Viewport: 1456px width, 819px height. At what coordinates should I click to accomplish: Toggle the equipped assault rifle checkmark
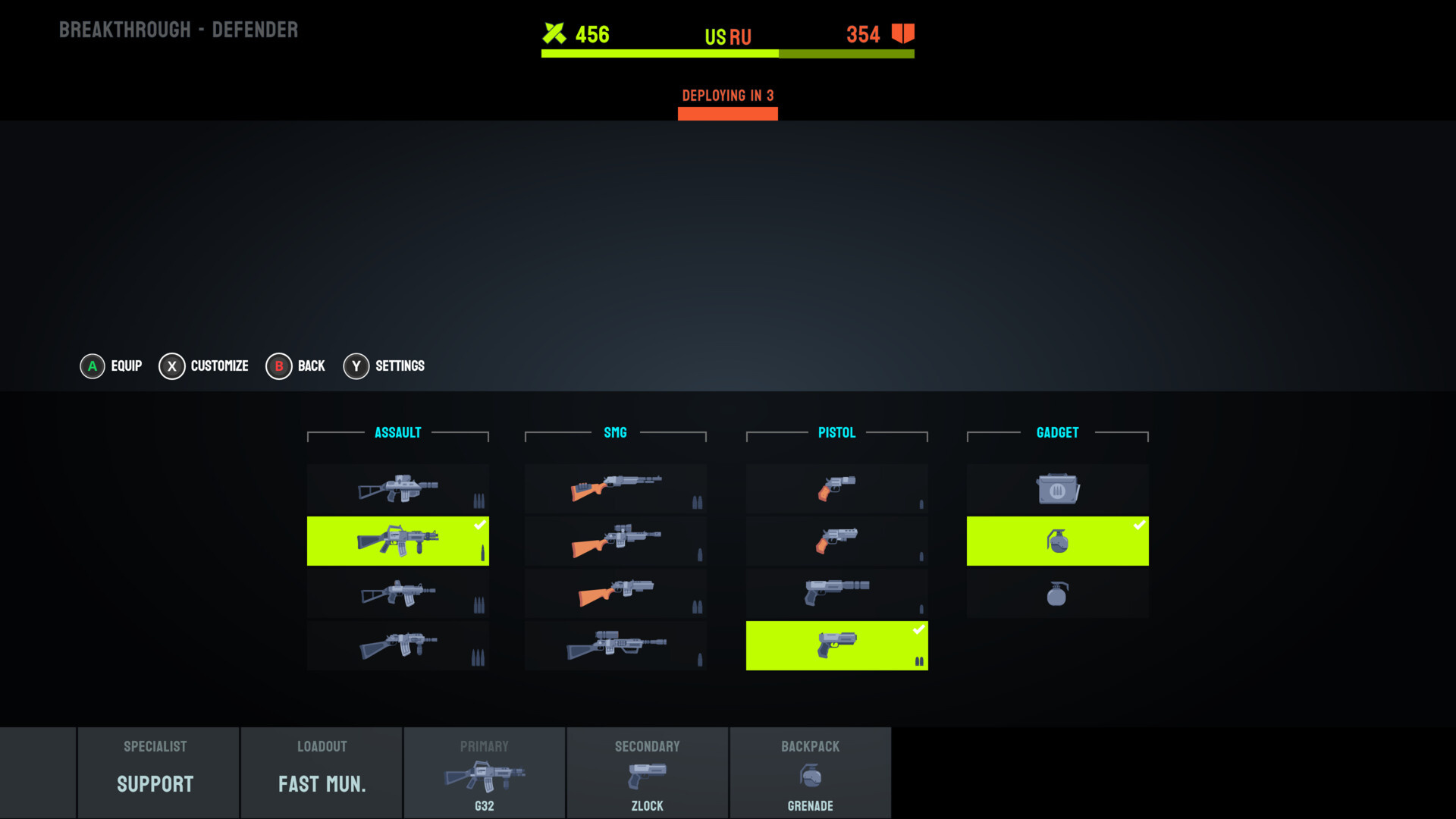(480, 523)
